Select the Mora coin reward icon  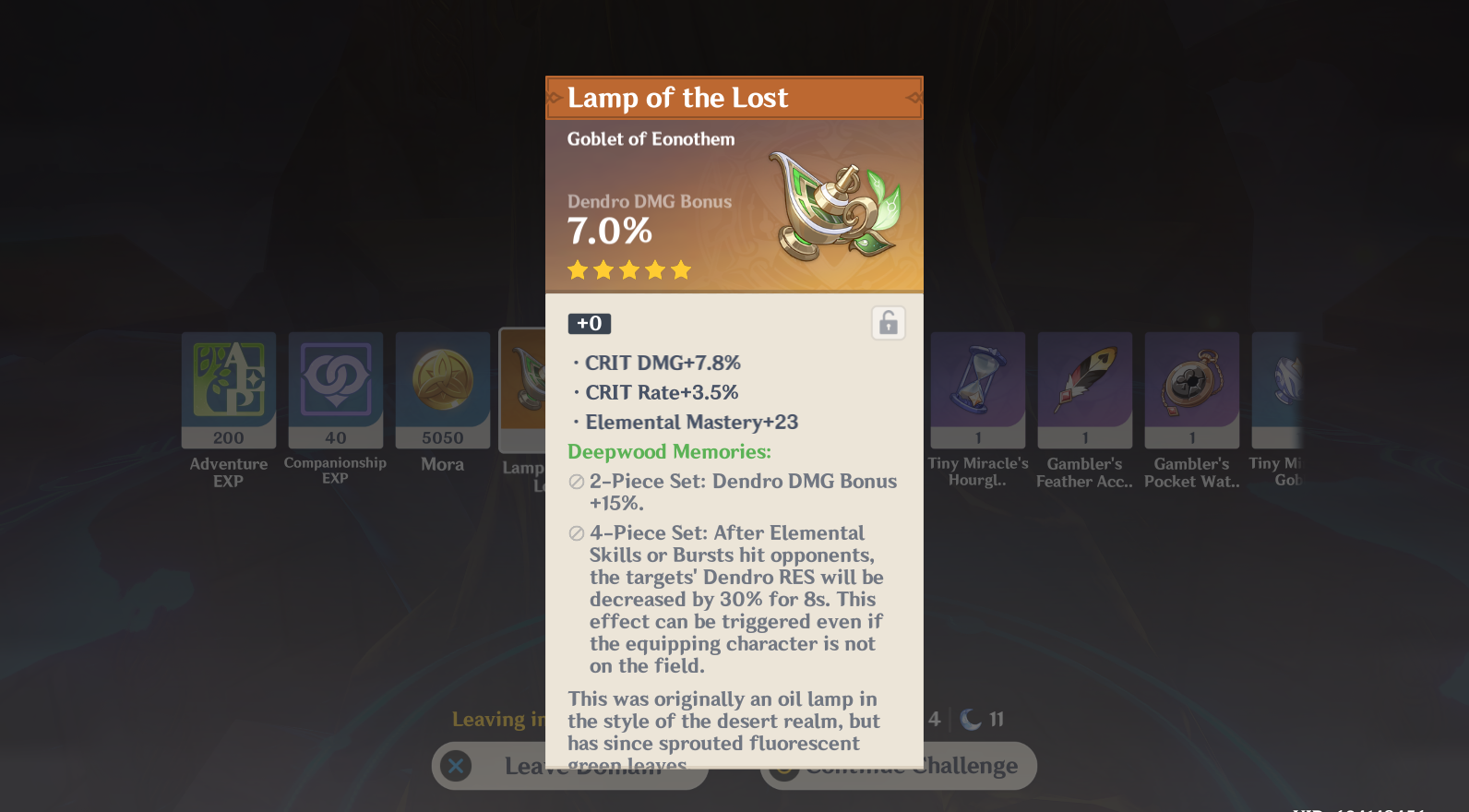coord(442,390)
